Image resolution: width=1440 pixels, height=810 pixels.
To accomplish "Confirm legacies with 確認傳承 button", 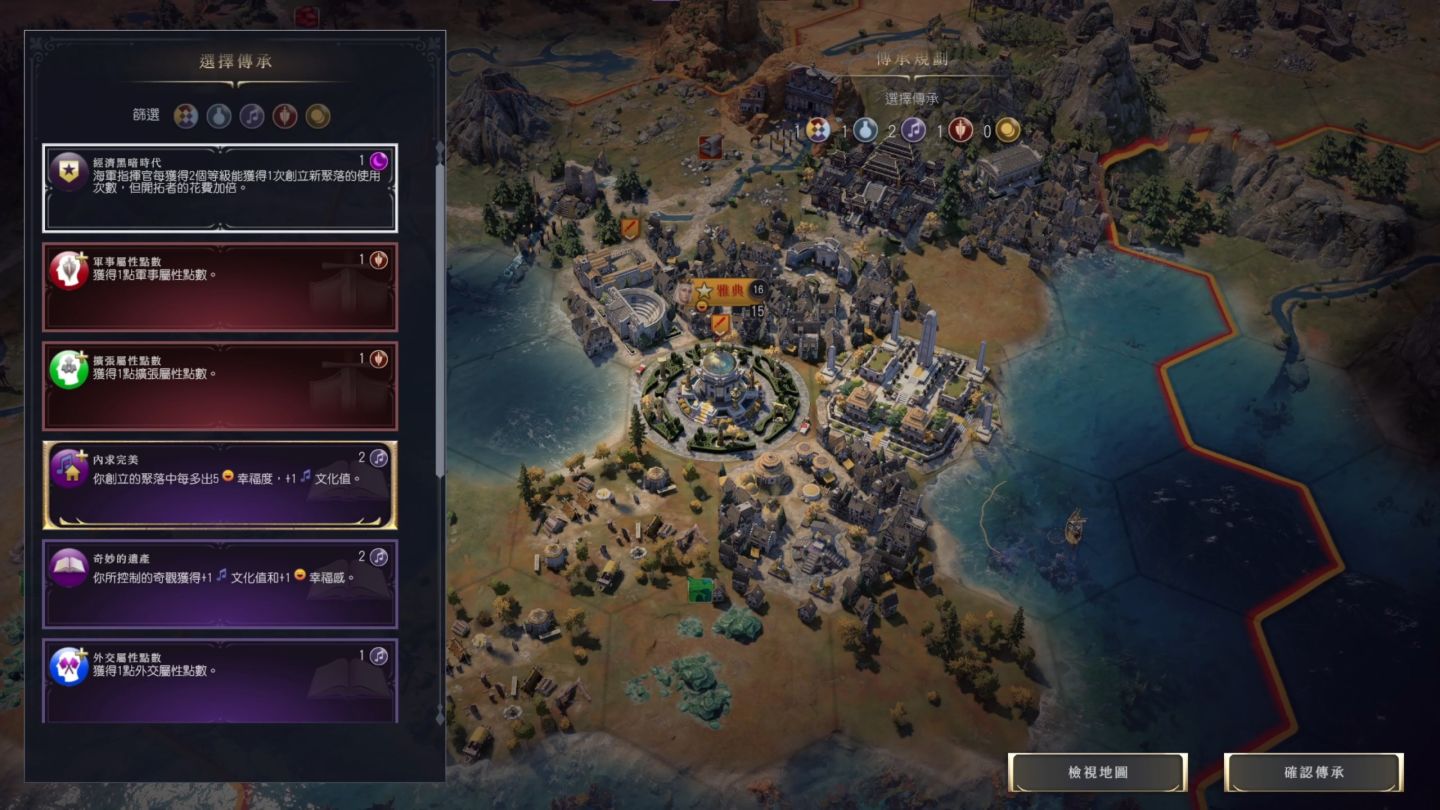I will tap(1314, 773).
